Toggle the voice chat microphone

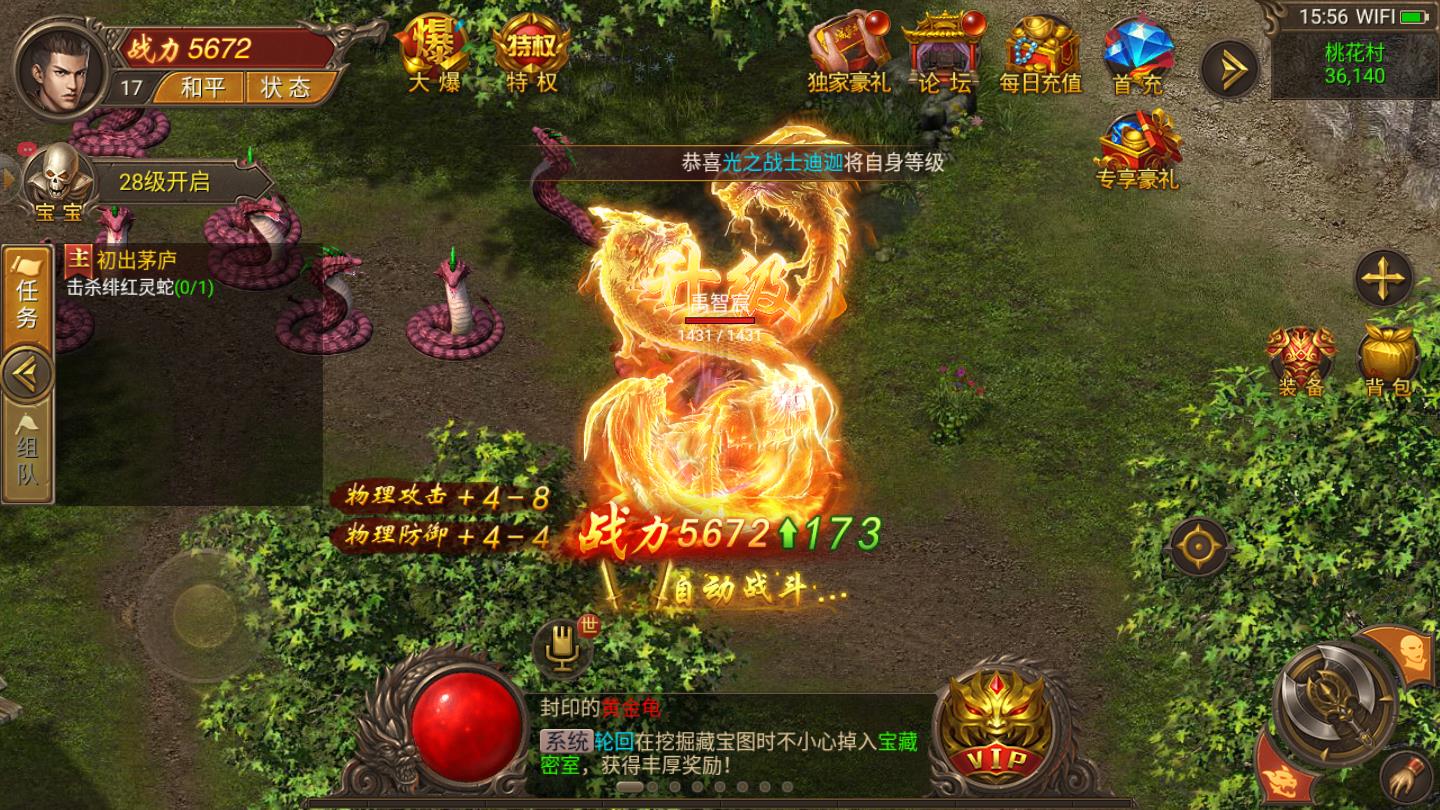[x=563, y=647]
